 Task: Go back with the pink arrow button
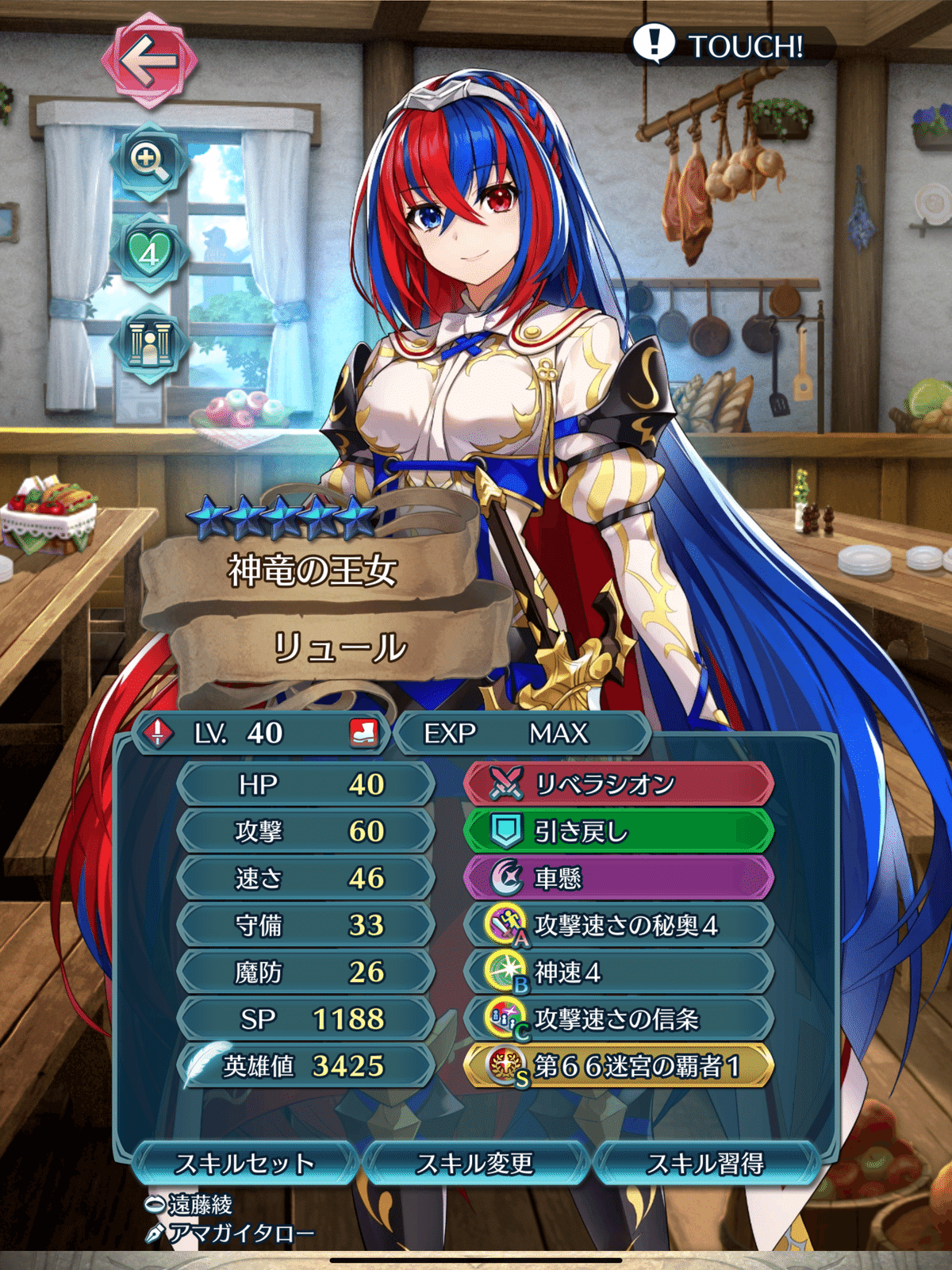(148, 60)
